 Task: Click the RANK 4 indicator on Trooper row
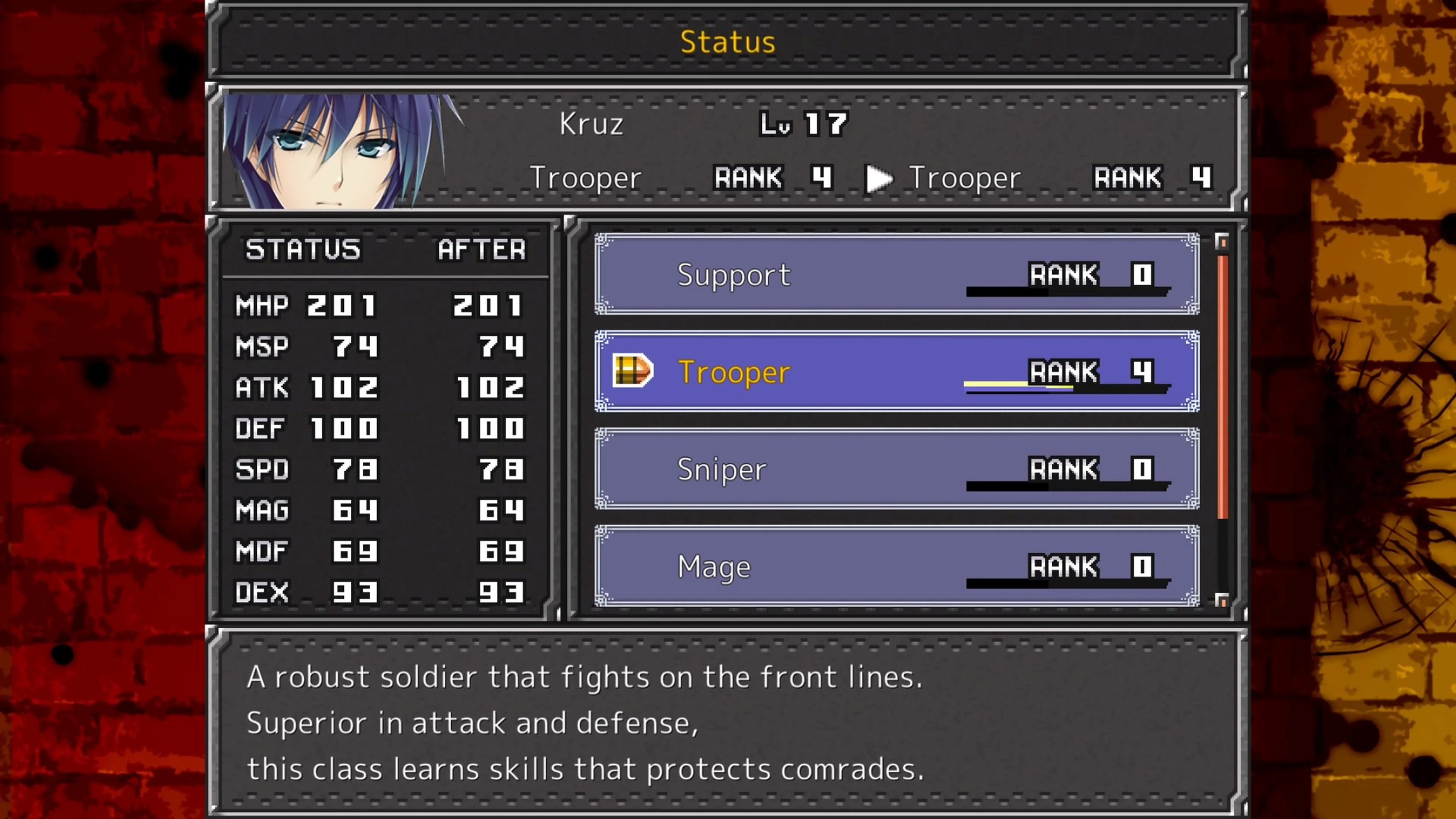pyautogui.click(x=1085, y=371)
